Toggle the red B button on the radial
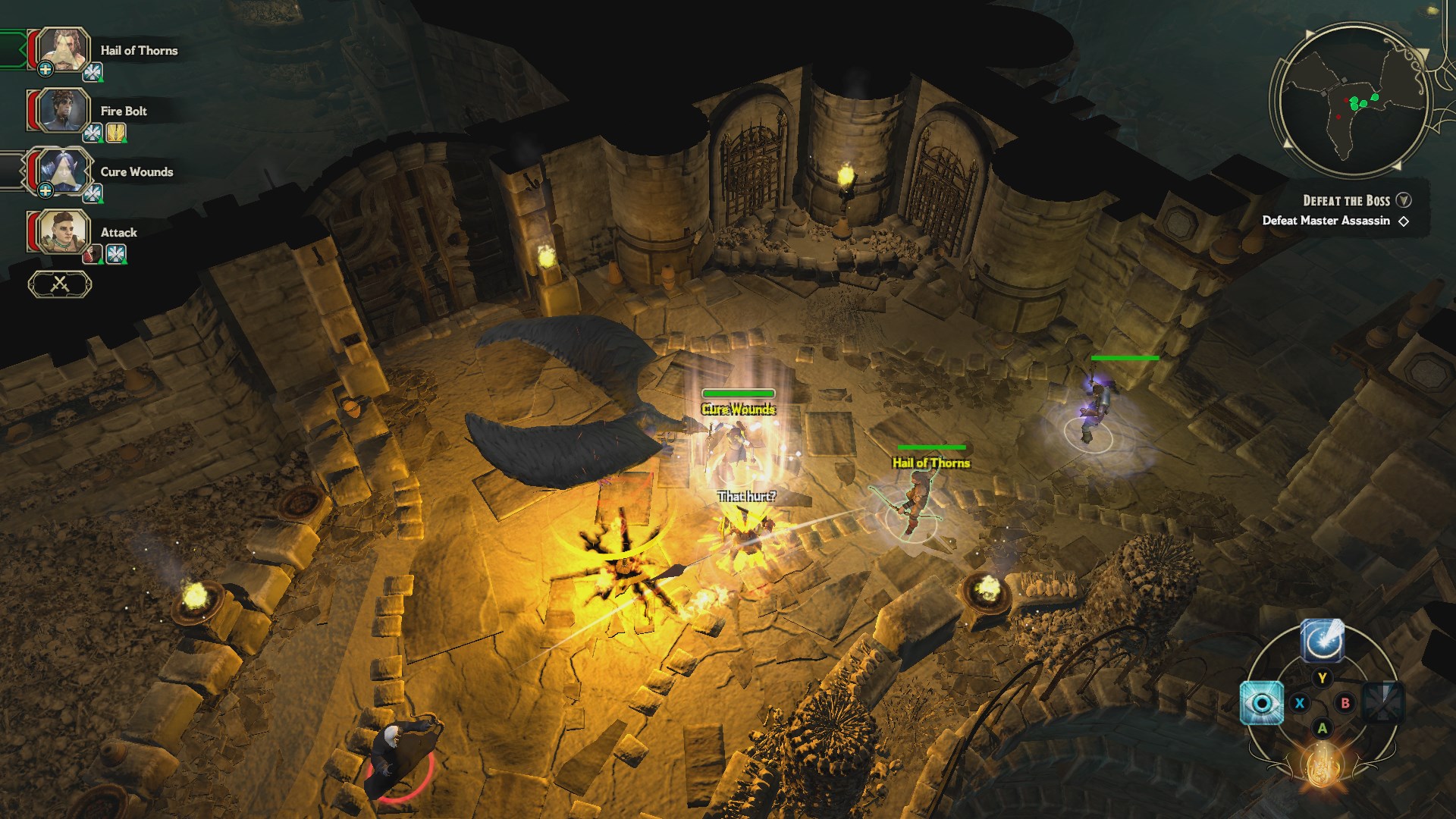The height and width of the screenshot is (819, 1456). coord(1345,704)
